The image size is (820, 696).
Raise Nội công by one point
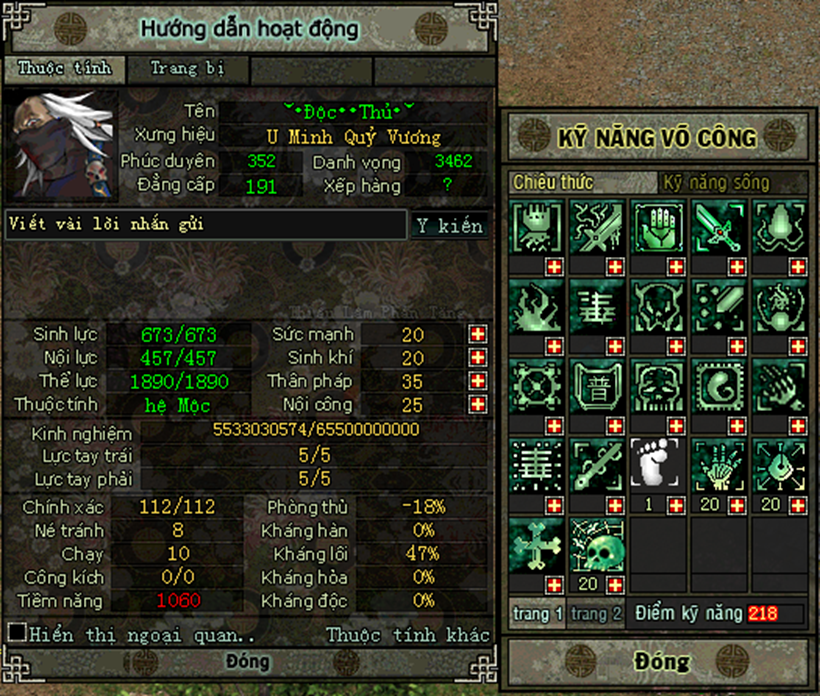[x=478, y=405]
